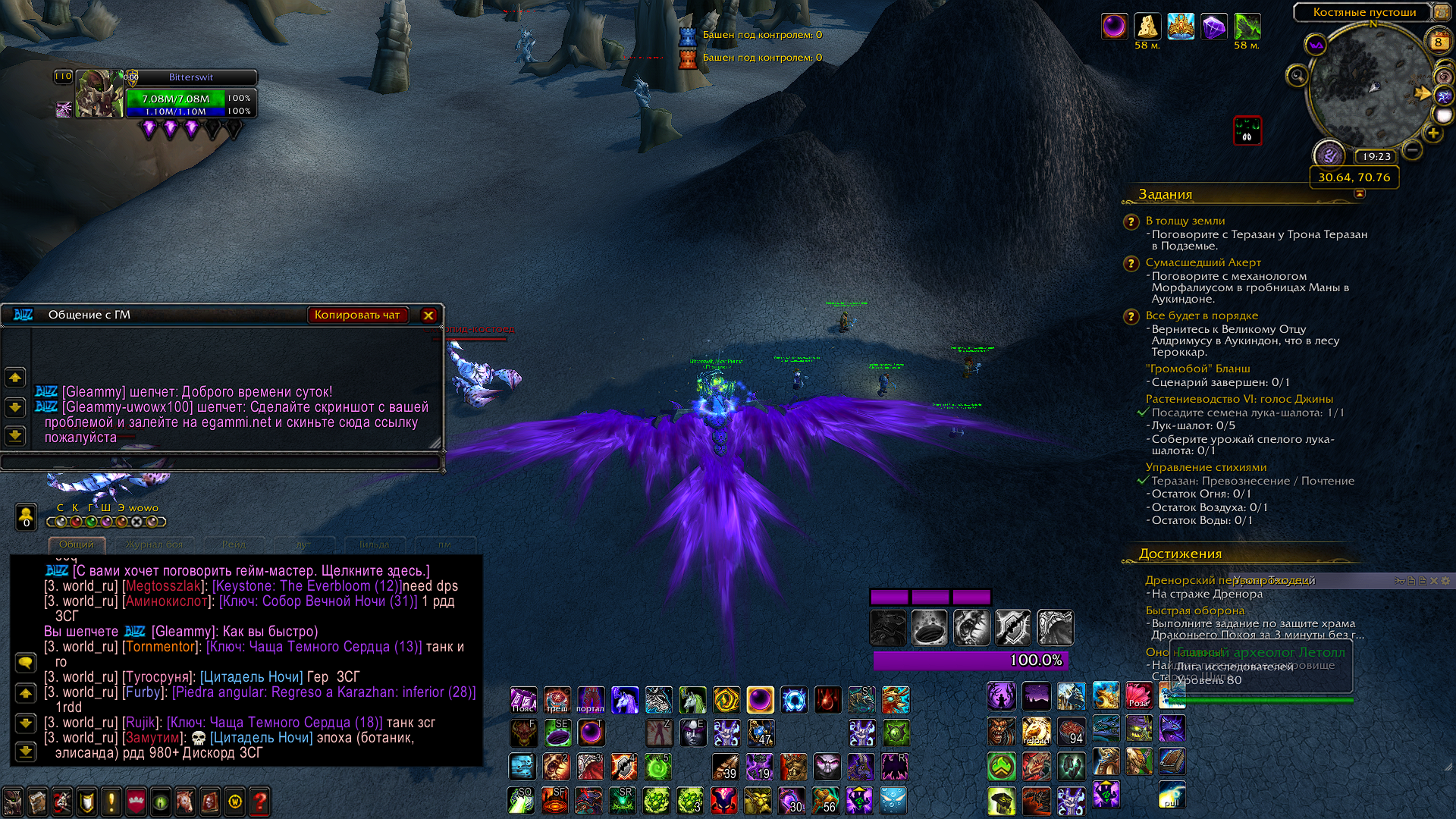The image size is (1456, 819).
Task: Click the macro button labeled reload
Action: [x=1036, y=731]
